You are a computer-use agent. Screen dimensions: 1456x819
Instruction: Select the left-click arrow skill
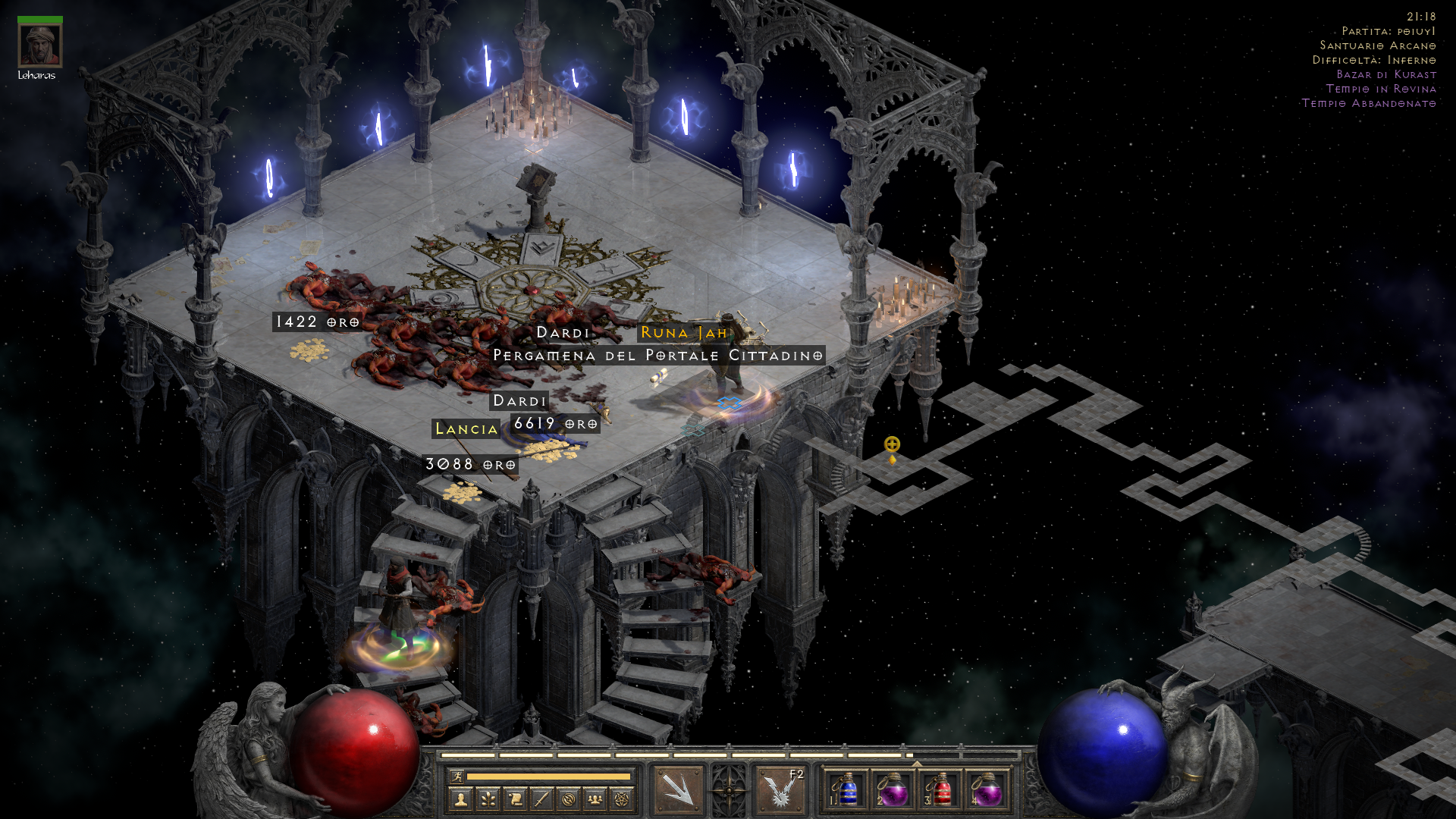pyautogui.click(x=678, y=789)
